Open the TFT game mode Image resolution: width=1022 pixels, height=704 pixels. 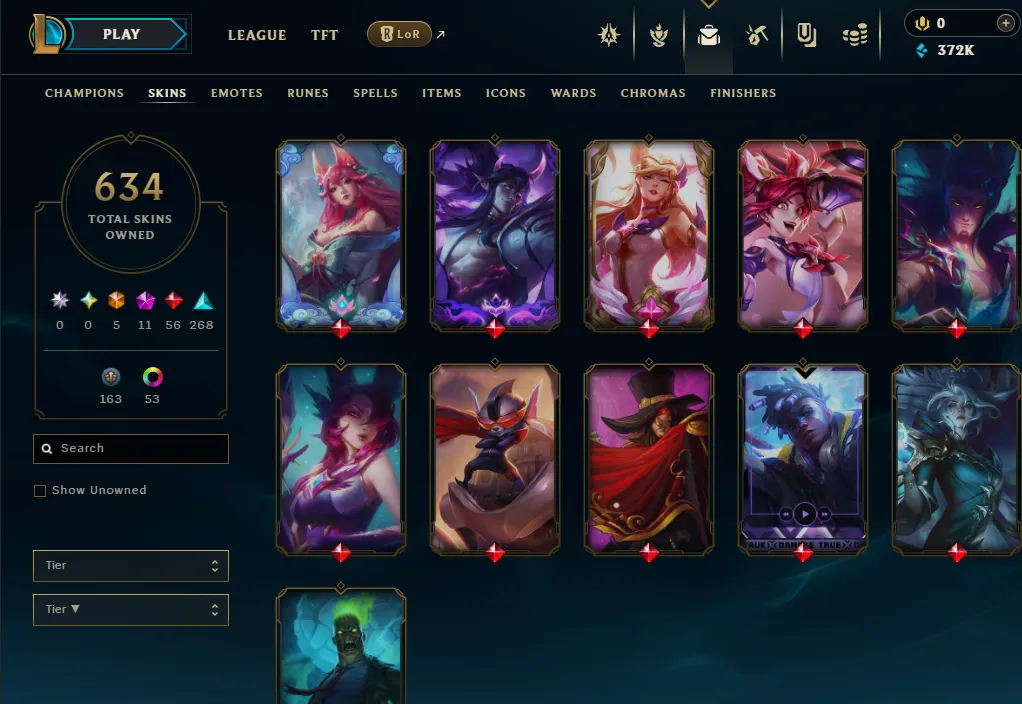click(324, 35)
